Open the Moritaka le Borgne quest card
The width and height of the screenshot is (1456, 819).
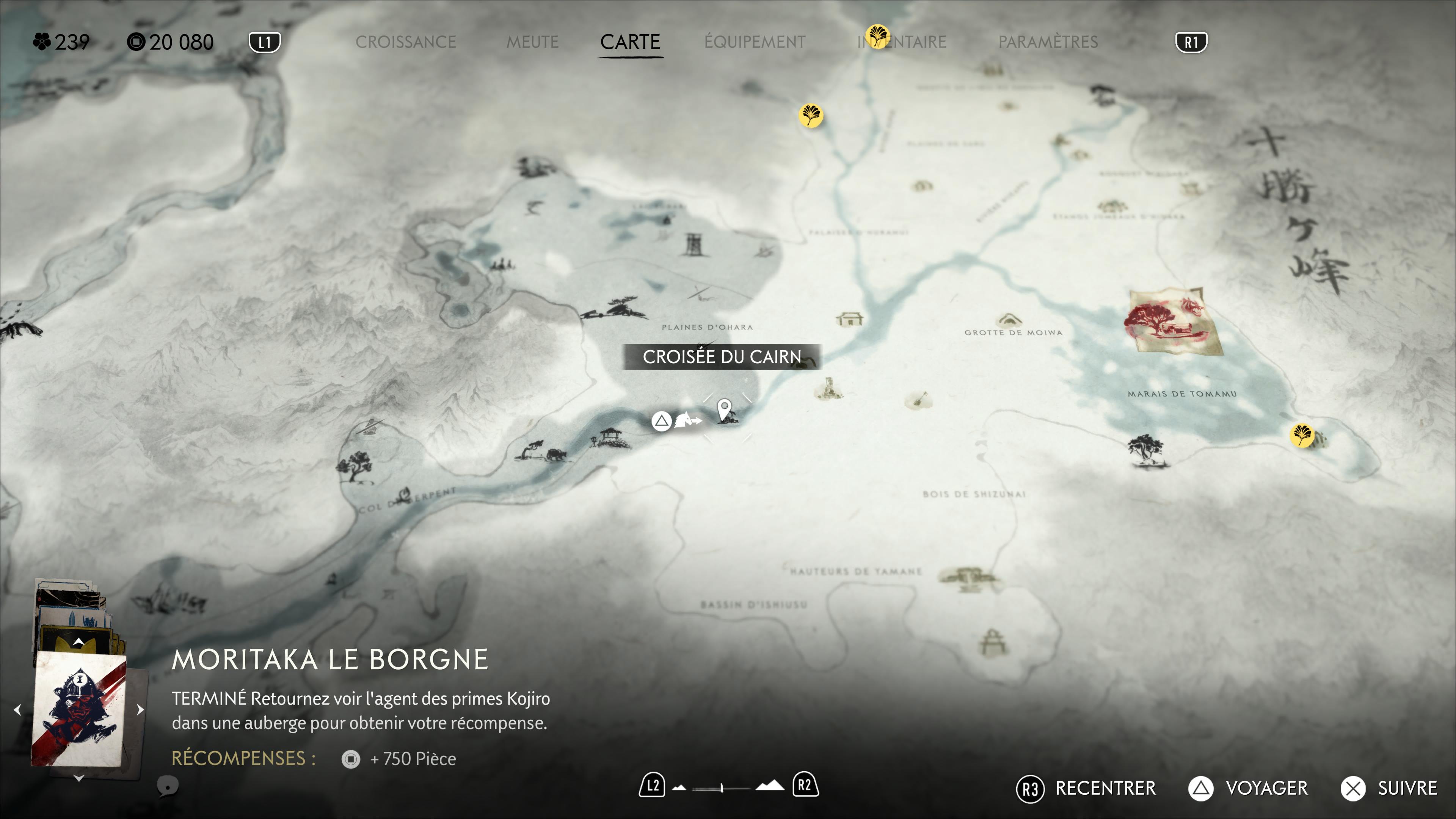78,709
